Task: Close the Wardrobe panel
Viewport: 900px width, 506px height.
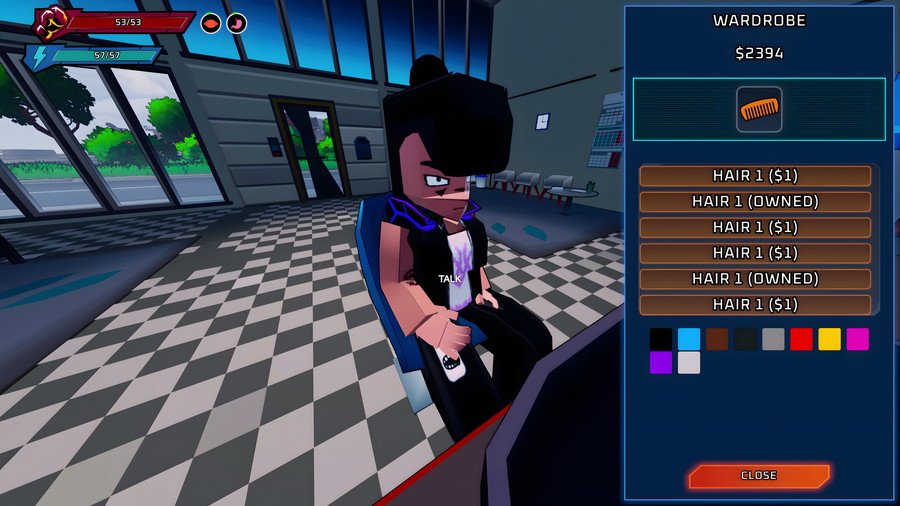Action: (x=758, y=476)
